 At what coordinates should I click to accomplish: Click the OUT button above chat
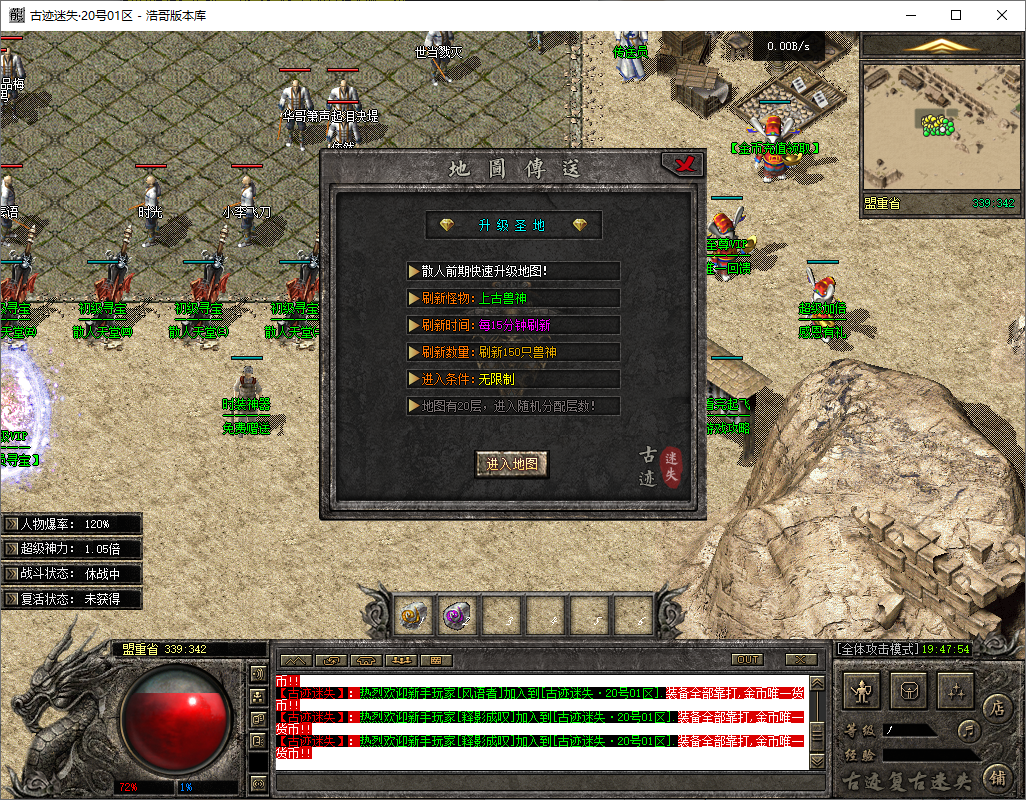click(748, 660)
